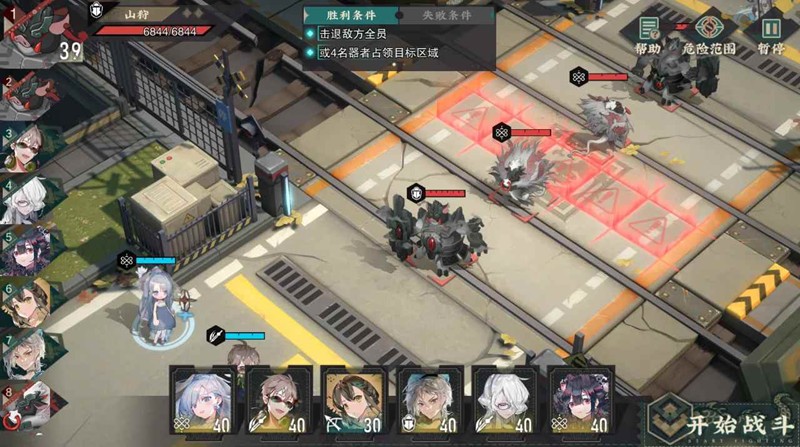Select turn order portrait number 4

[x=22, y=199]
